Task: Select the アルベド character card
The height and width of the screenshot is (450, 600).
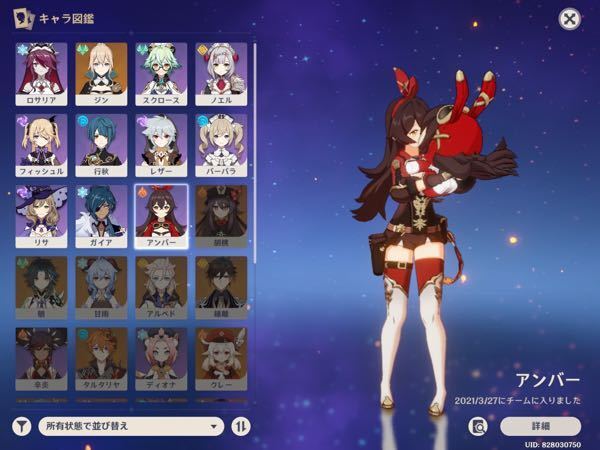Action: 161,288
